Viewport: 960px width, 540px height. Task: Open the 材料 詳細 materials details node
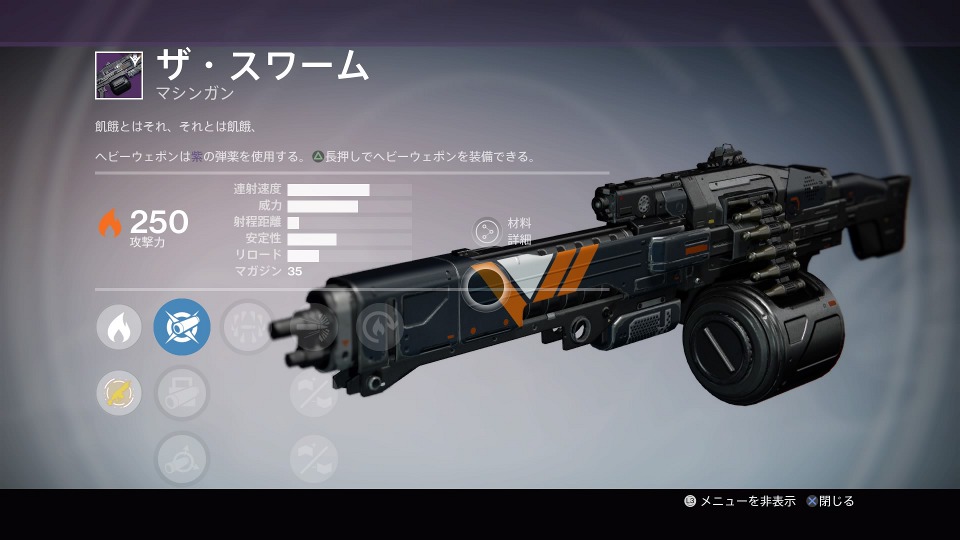(487, 231)
